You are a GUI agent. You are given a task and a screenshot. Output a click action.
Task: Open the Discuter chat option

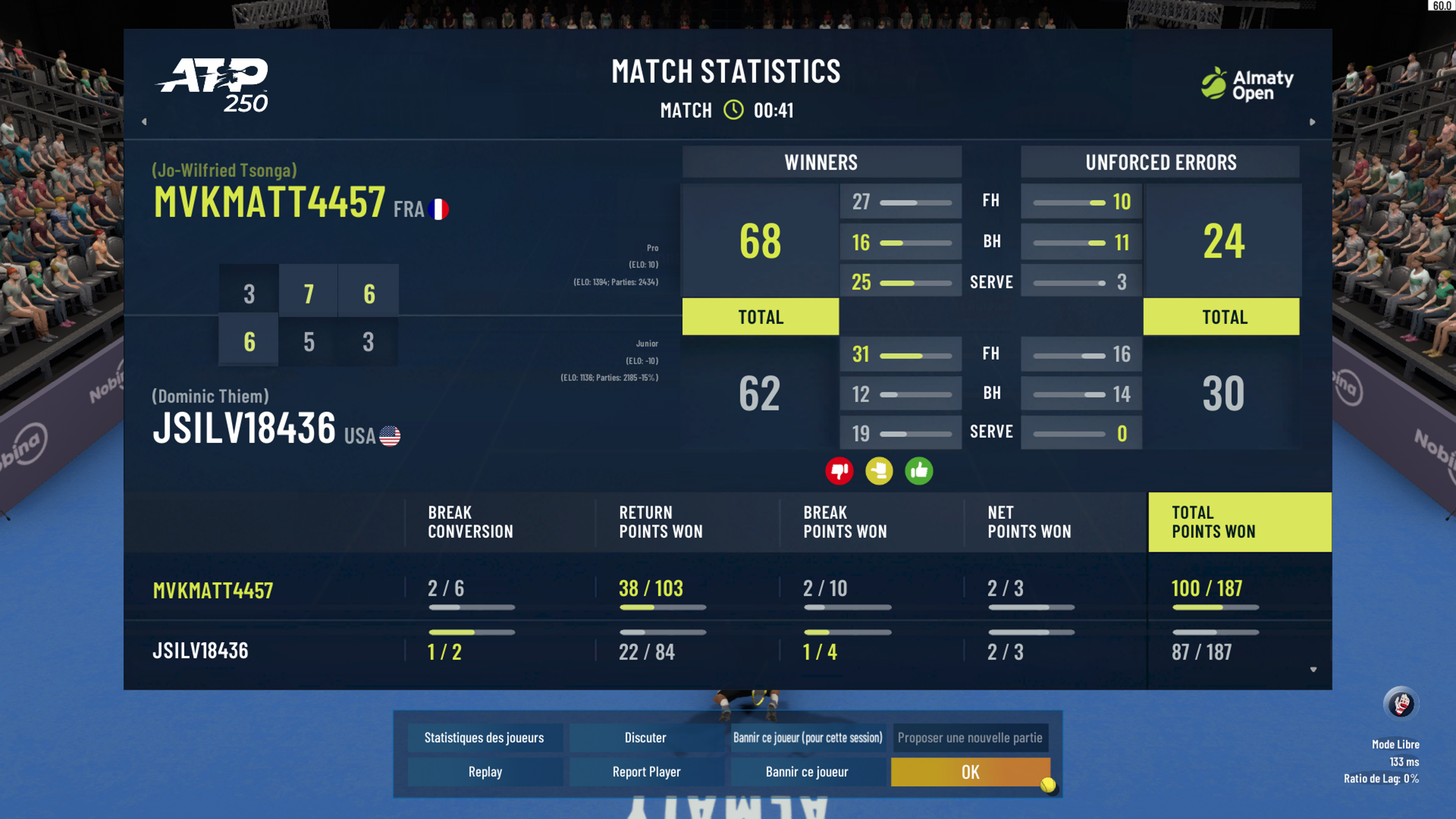coord(645,738)
